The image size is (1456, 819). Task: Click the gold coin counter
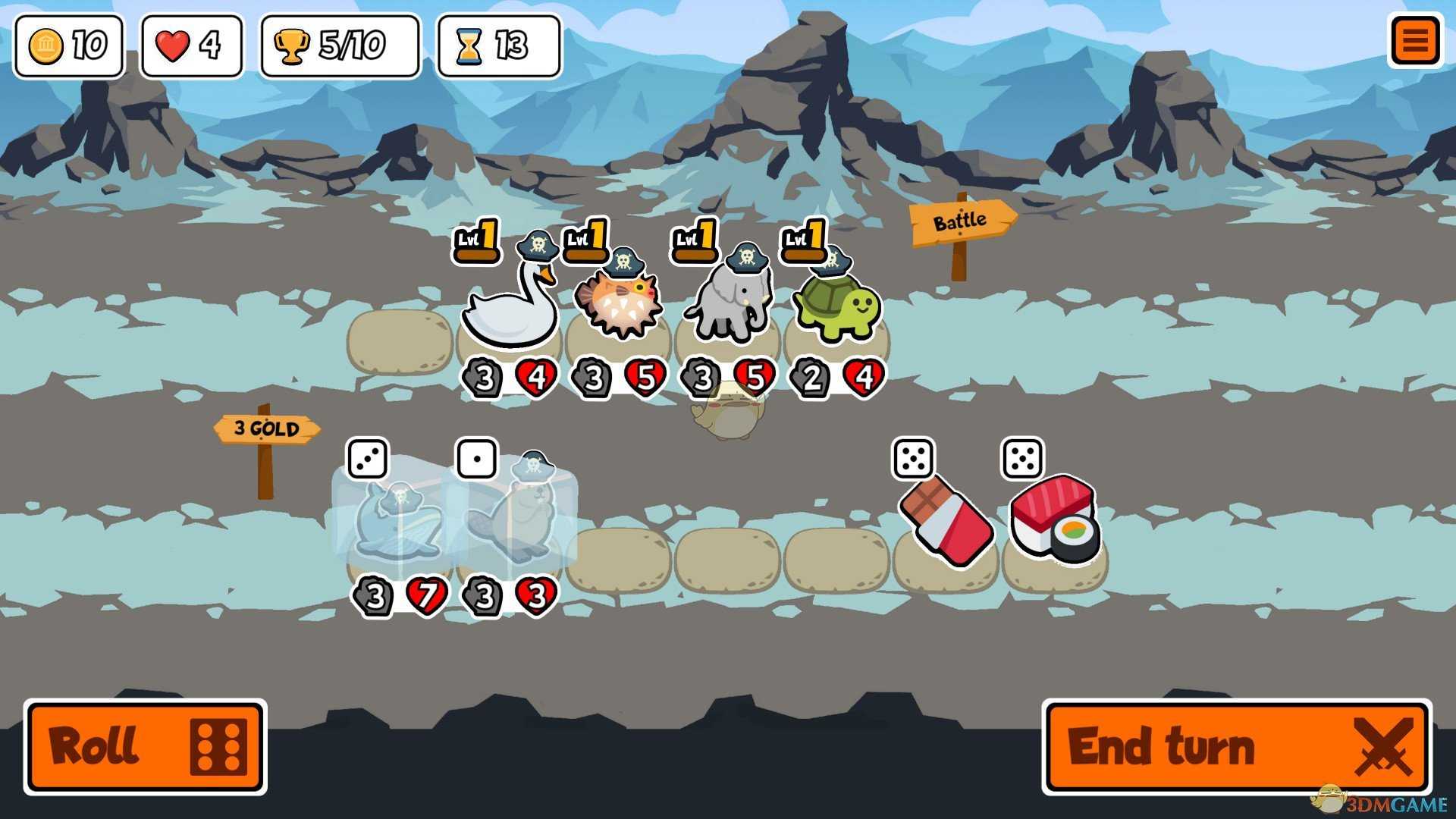click(68, 45)
